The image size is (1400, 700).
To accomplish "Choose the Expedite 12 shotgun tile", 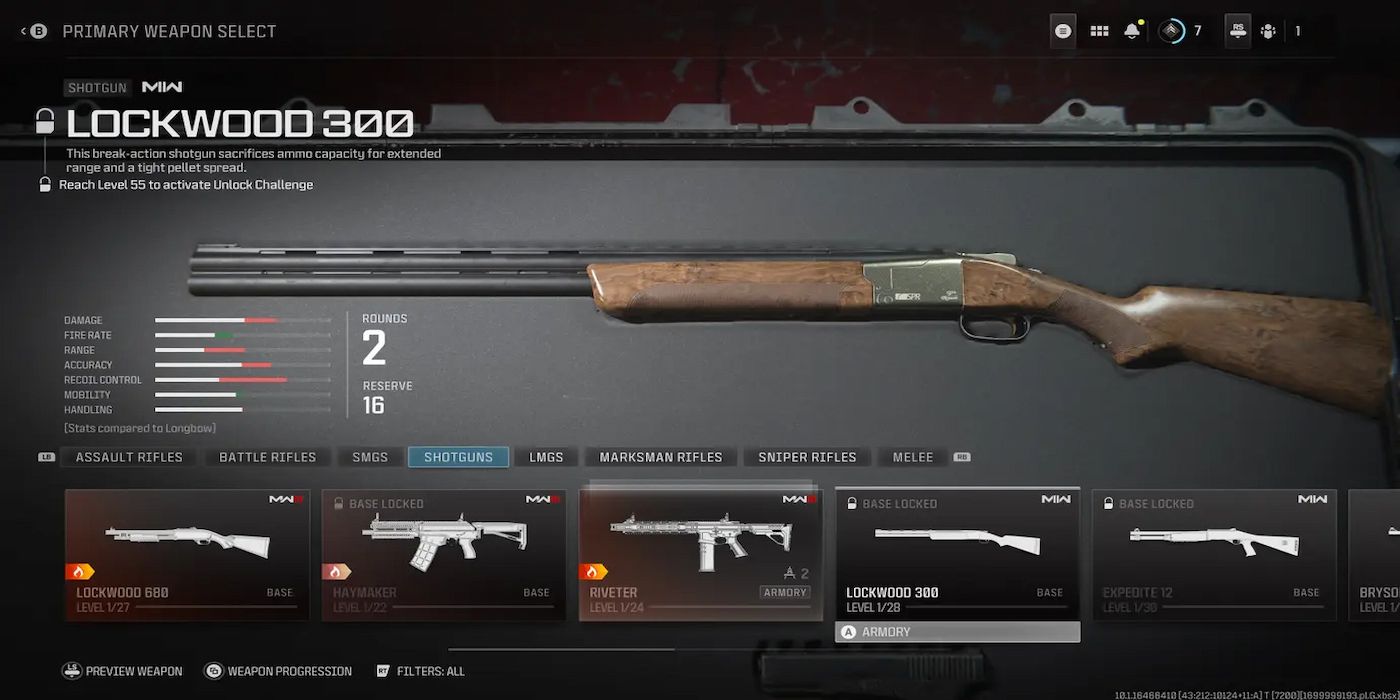I will (x=1213, y=554).
